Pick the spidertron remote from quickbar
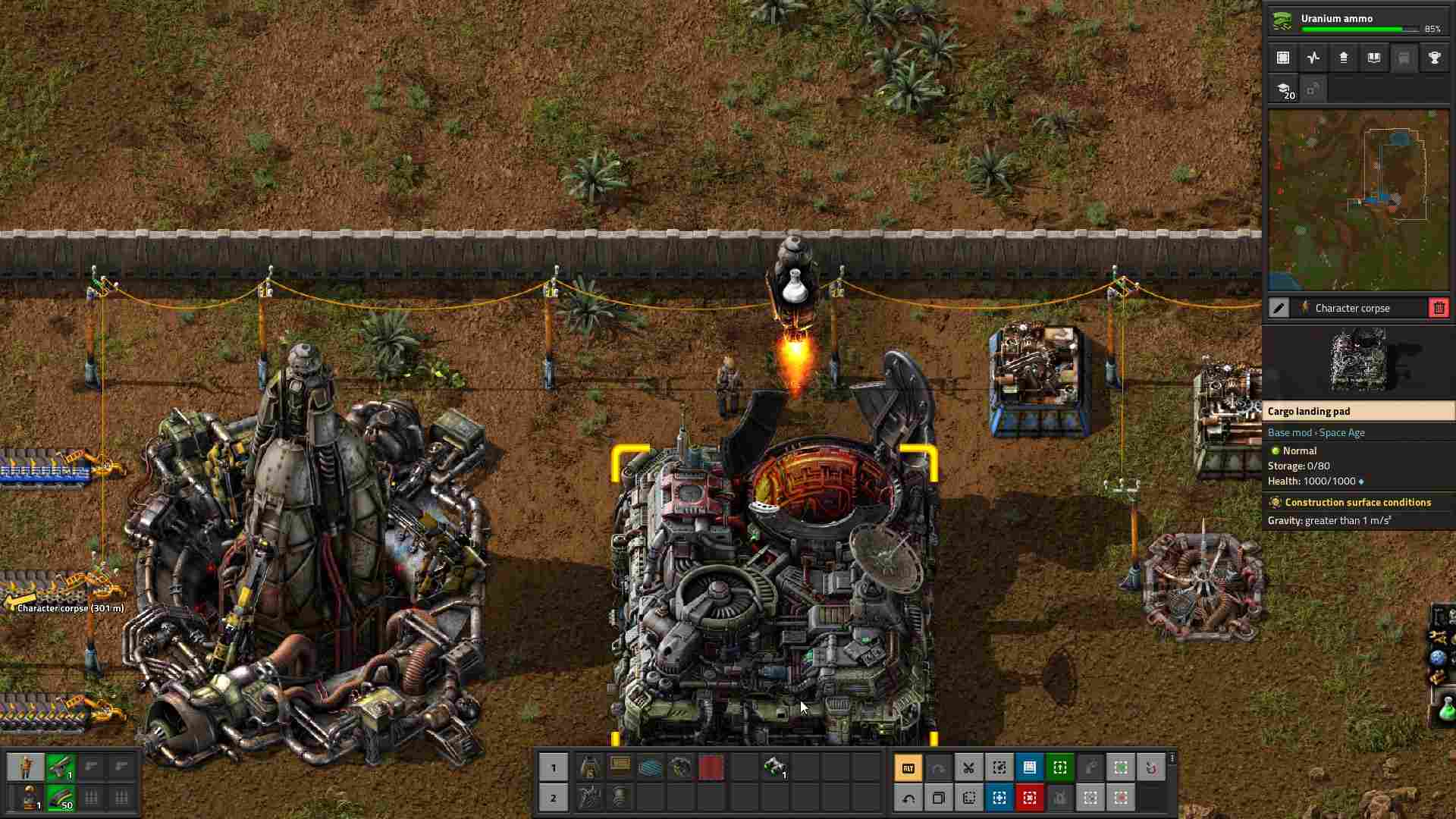 coord(774,767)
